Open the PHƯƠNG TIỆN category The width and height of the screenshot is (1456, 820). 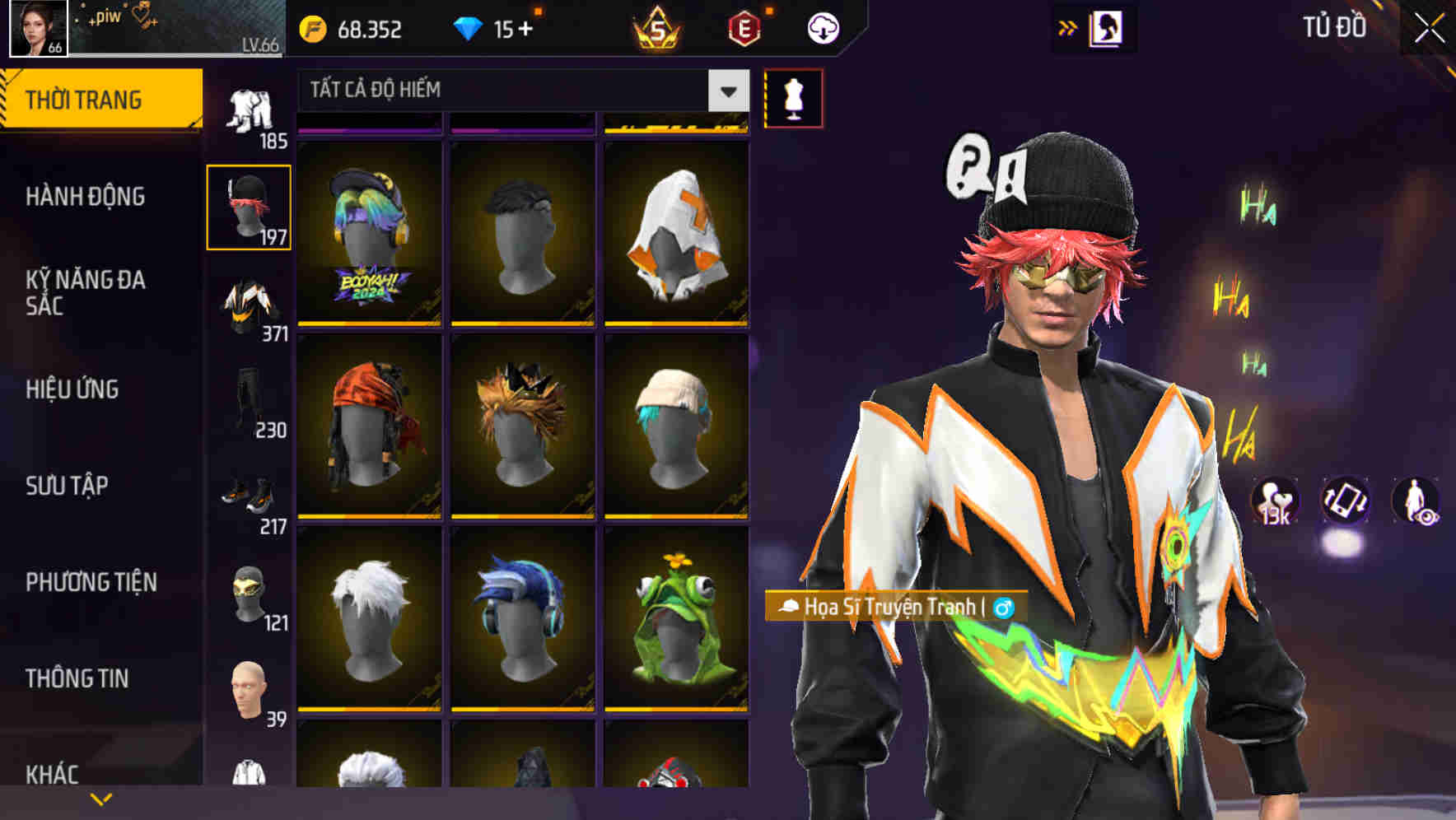(91, 582)
